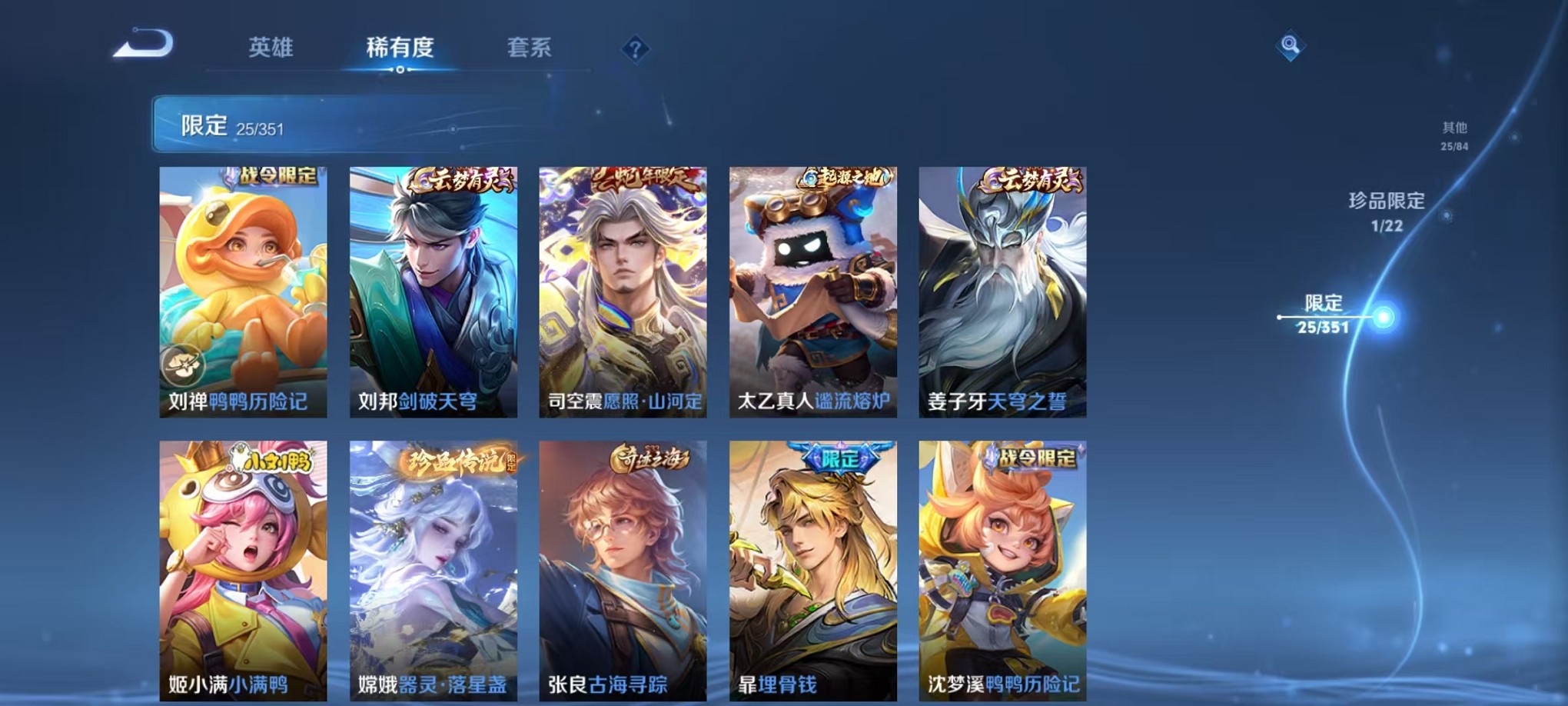The width and height of the screenshot is (1568, 706).
Task: Click the 战令限定 banner on 刘禅's card
Action: [x=275, y=178]
